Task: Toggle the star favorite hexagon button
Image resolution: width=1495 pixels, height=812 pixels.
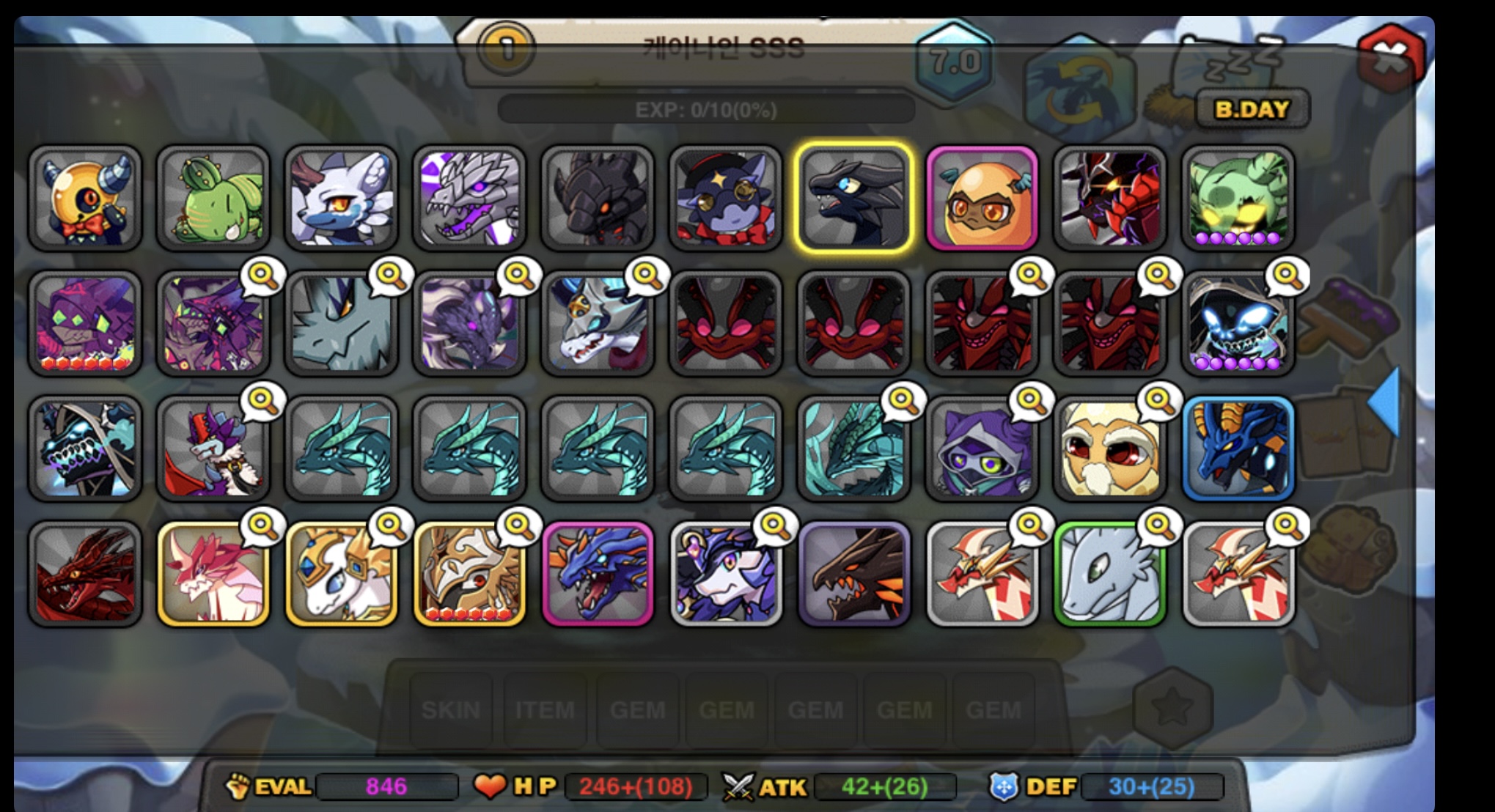Action: [x=1172, y=707]
